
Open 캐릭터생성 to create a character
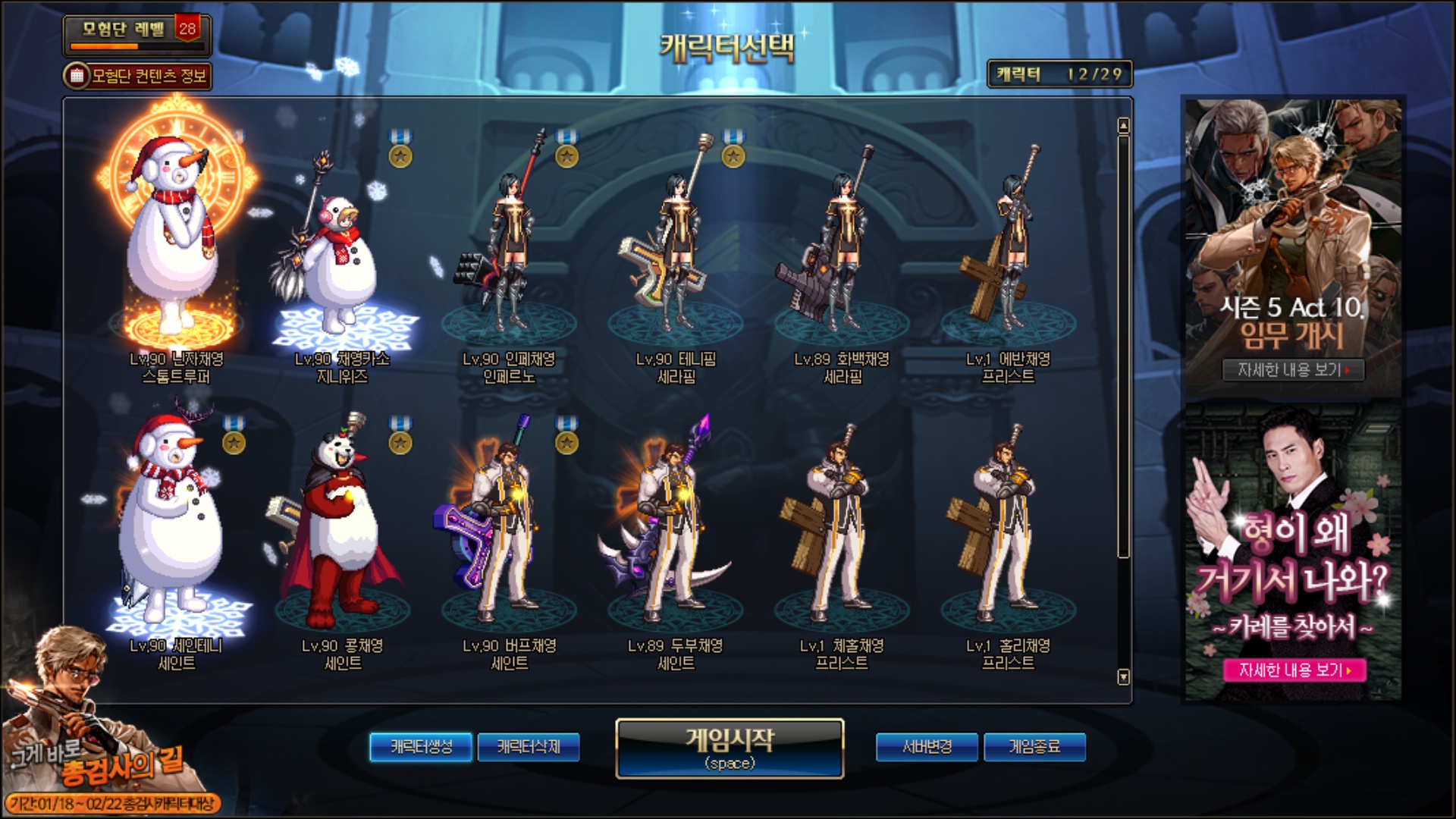421,747
